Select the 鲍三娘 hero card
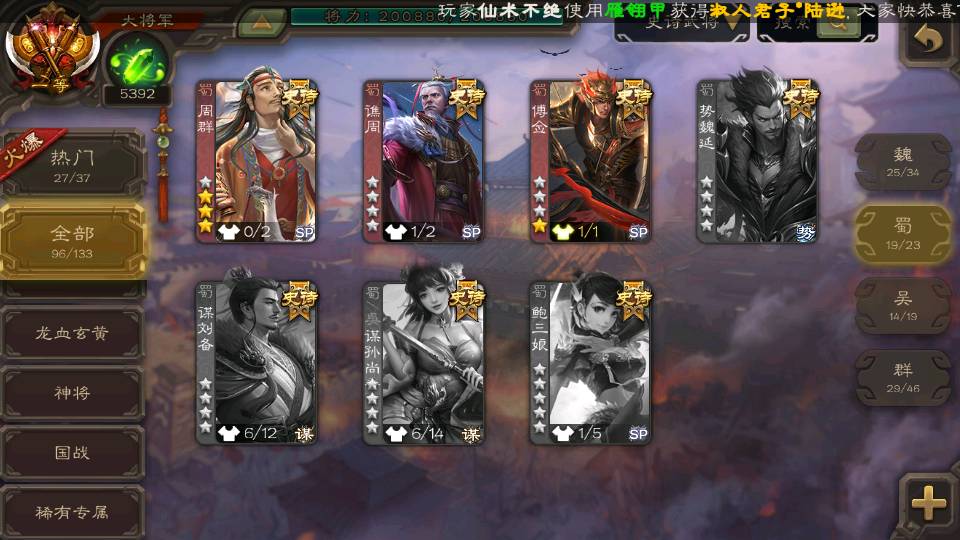This screenshot has width=960, height=540. coord(591,363)
